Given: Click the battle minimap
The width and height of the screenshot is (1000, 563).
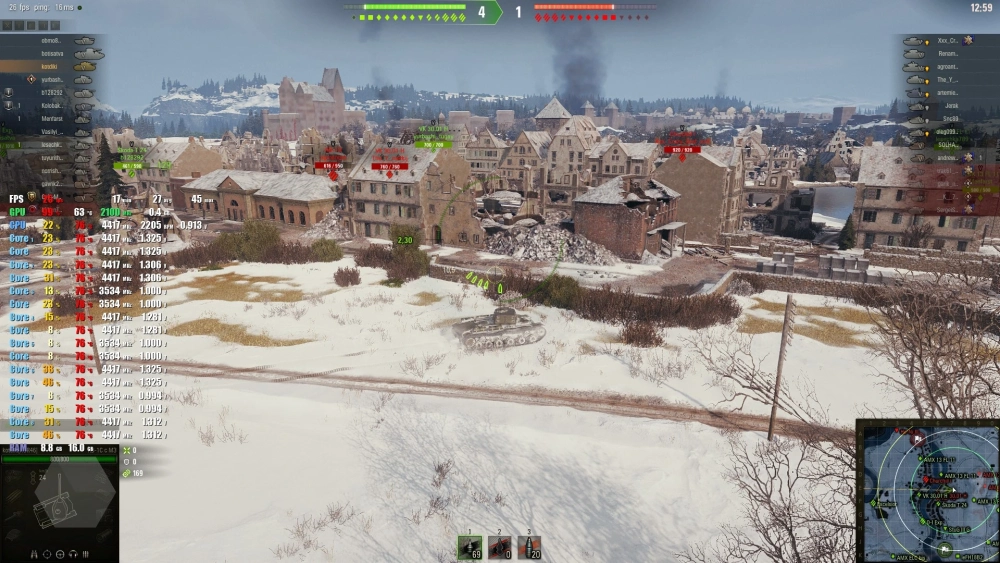Looking at the screenshot, I should (x=927, y=490).
